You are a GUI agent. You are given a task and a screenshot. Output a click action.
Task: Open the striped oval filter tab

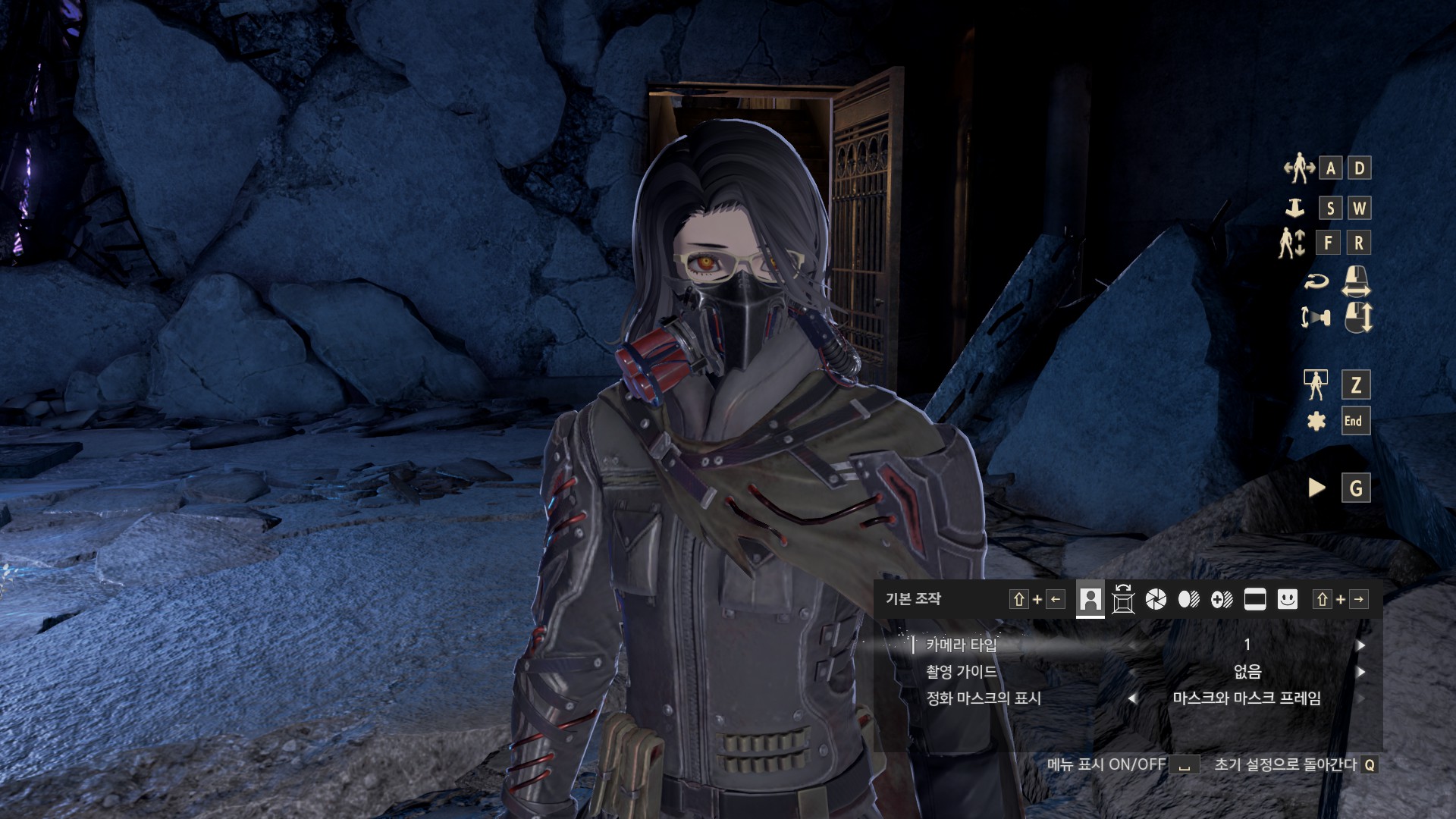click(x=1189, y=600)
